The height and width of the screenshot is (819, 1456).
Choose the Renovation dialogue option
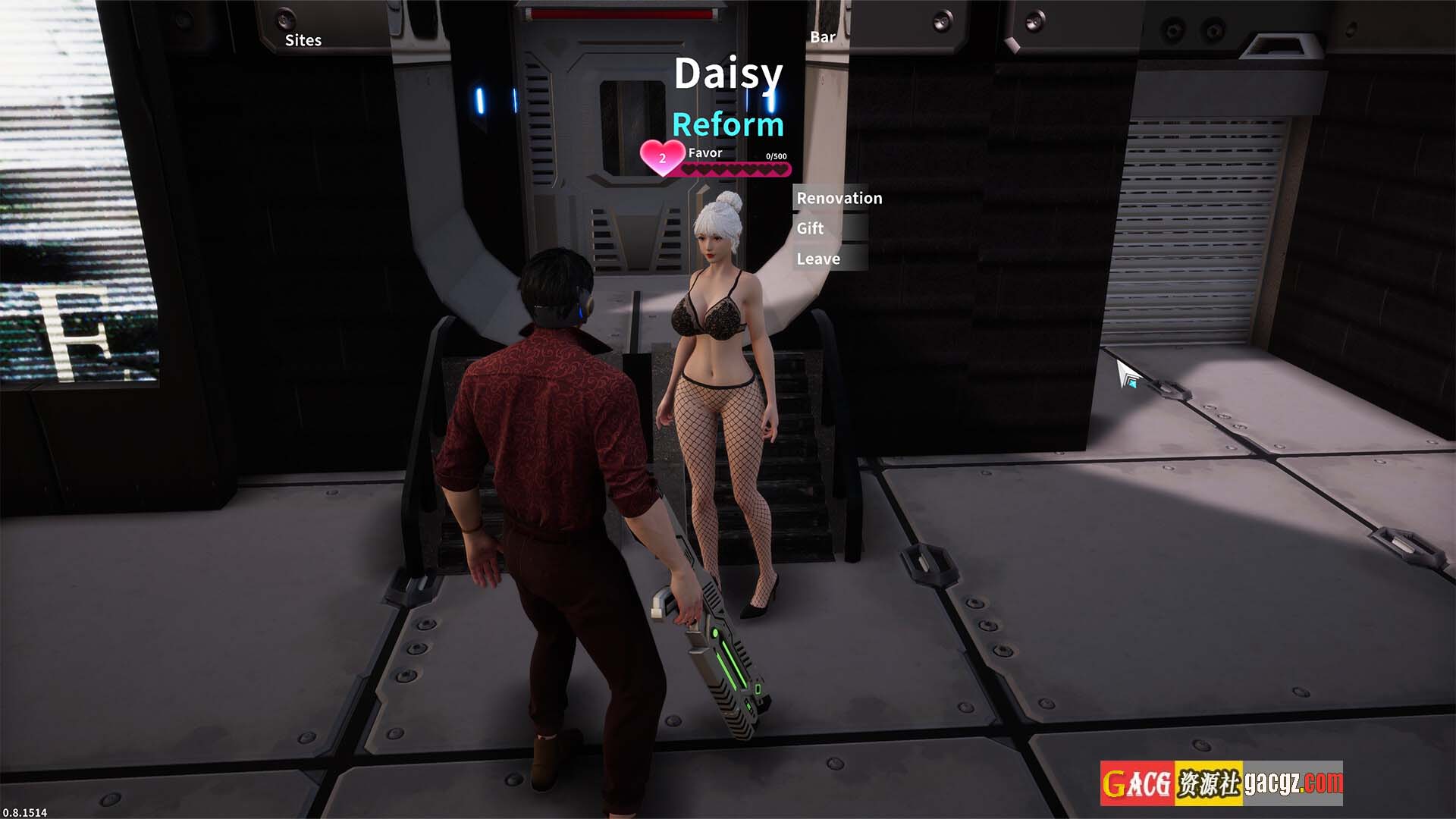coord(839,198)
